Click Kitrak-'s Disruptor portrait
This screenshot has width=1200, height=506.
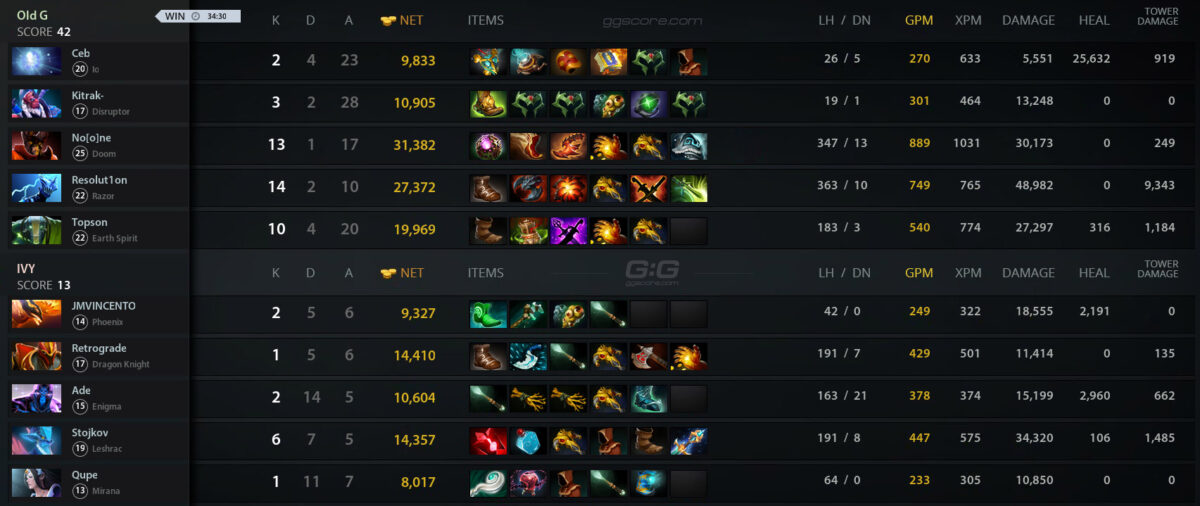tap(36, 104)
